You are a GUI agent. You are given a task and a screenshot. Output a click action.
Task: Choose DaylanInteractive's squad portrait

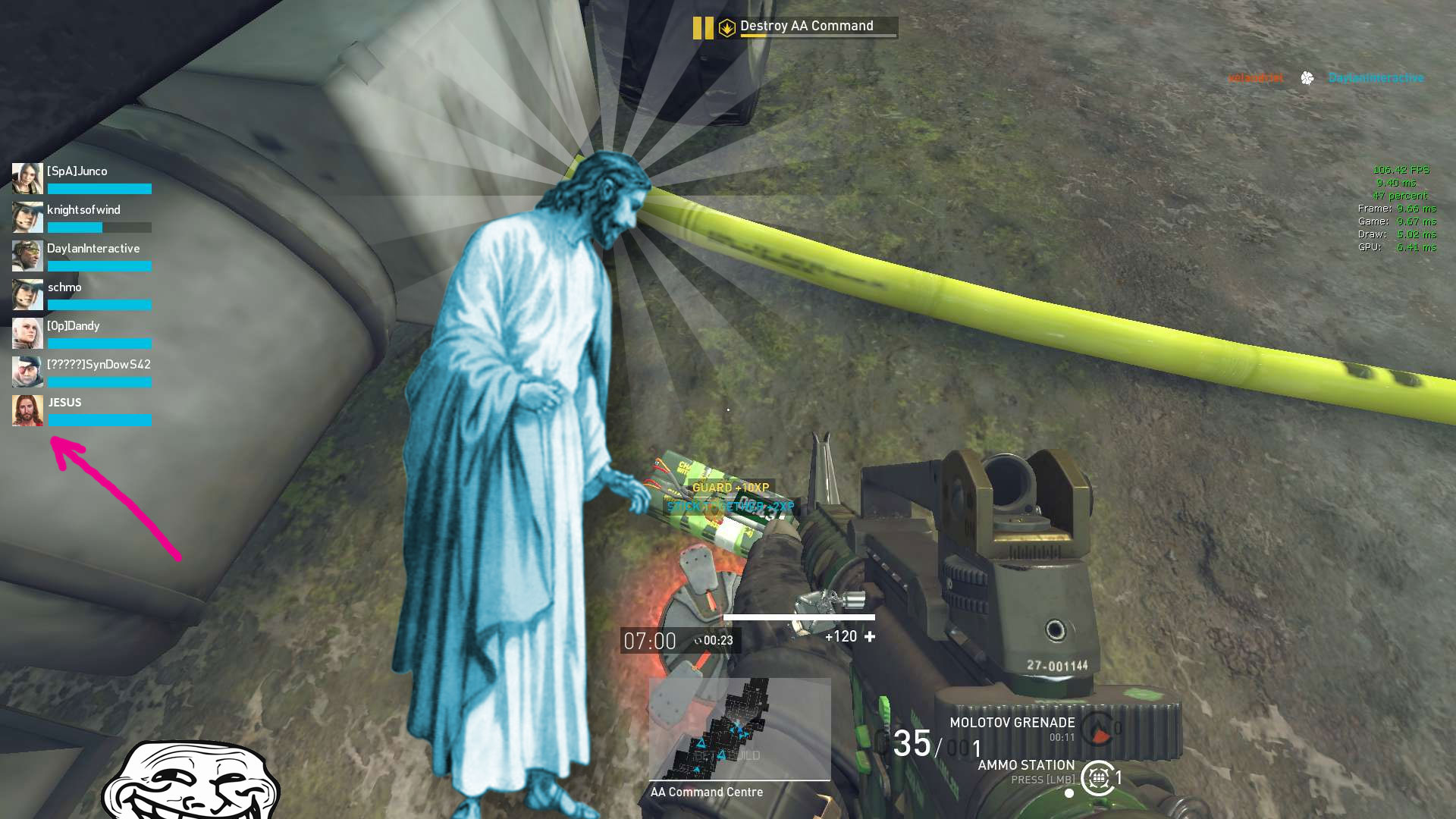point(27,256)
